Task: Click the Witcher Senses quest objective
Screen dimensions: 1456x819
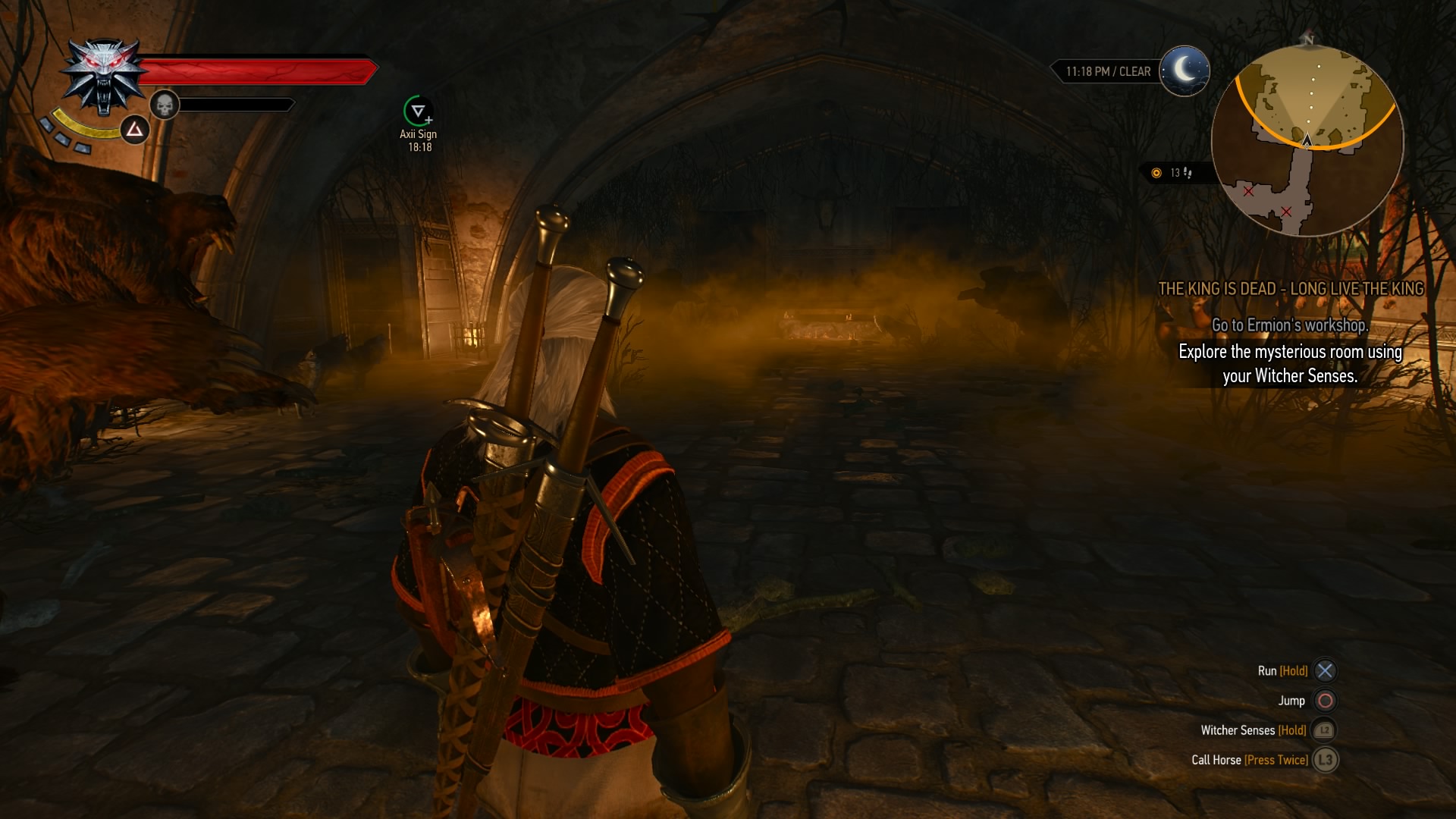Action: coord(1290,363)
